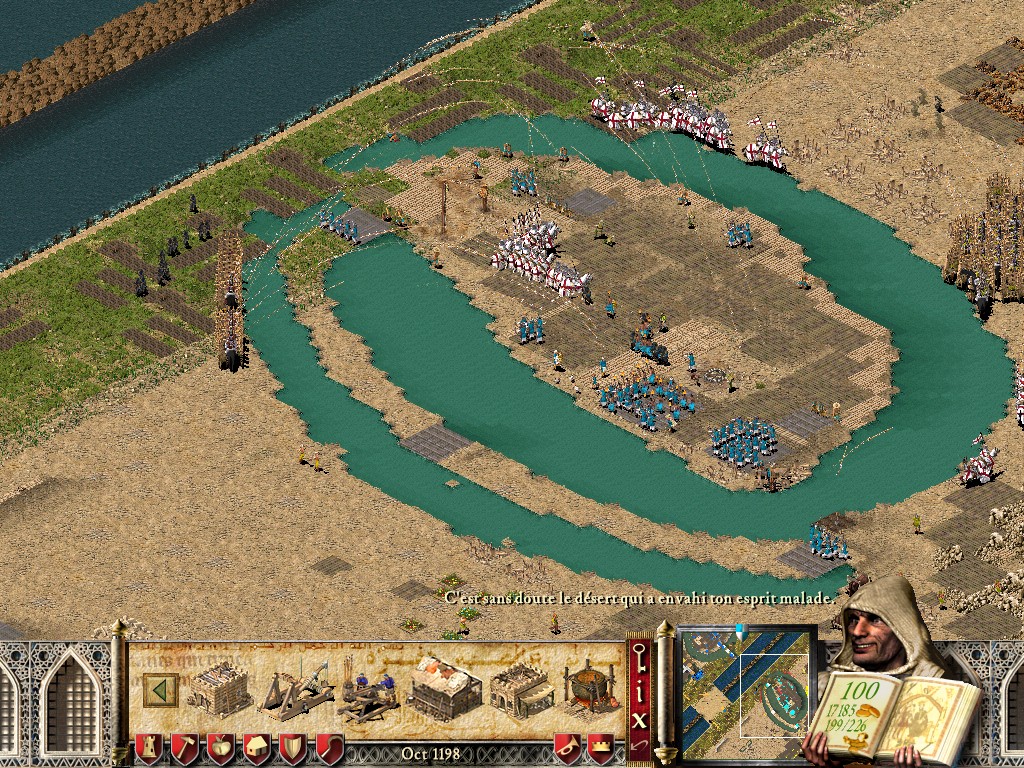Image resolution: width=1024 pixels, height=768 pixels.
Task: Select the mangonel from the build panel
Action: [x=293, y=688]
